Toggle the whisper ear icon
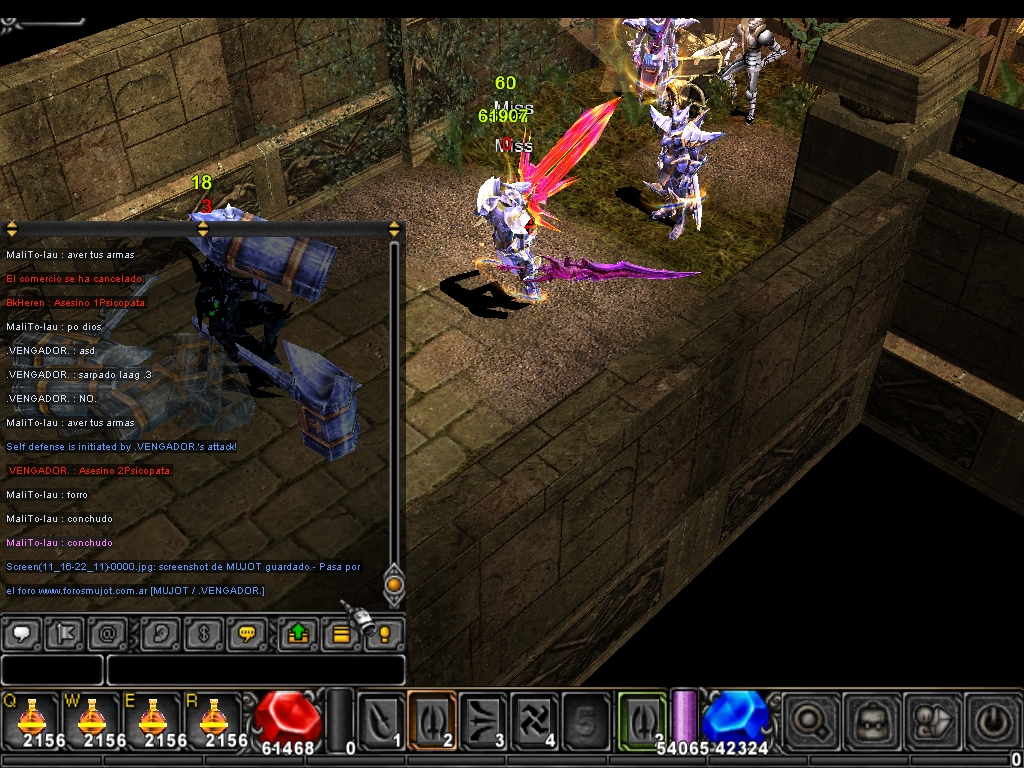The height and width of the screenshot is (768, 1024). 160,634
